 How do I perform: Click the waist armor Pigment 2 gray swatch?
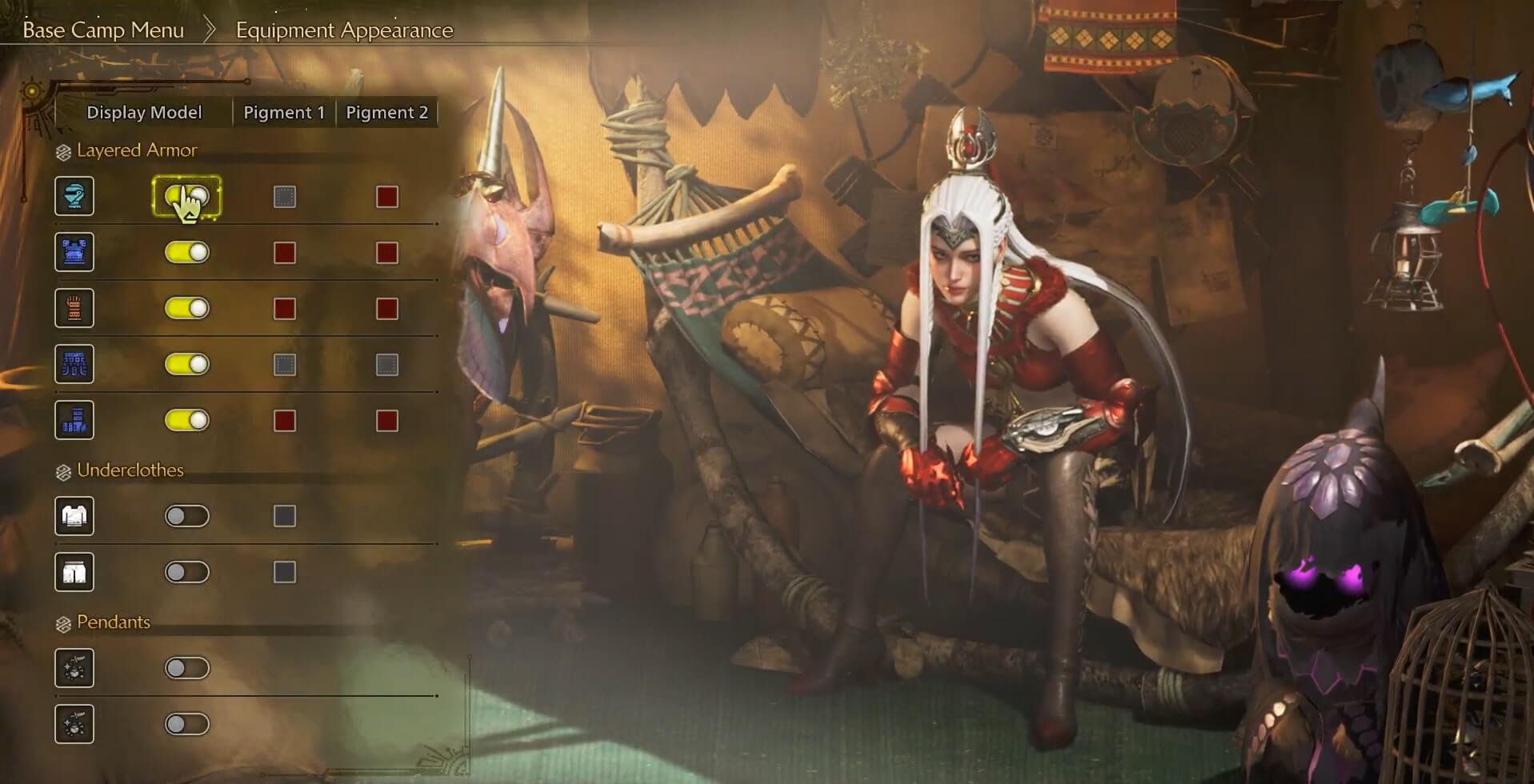[x=388, y=363]
